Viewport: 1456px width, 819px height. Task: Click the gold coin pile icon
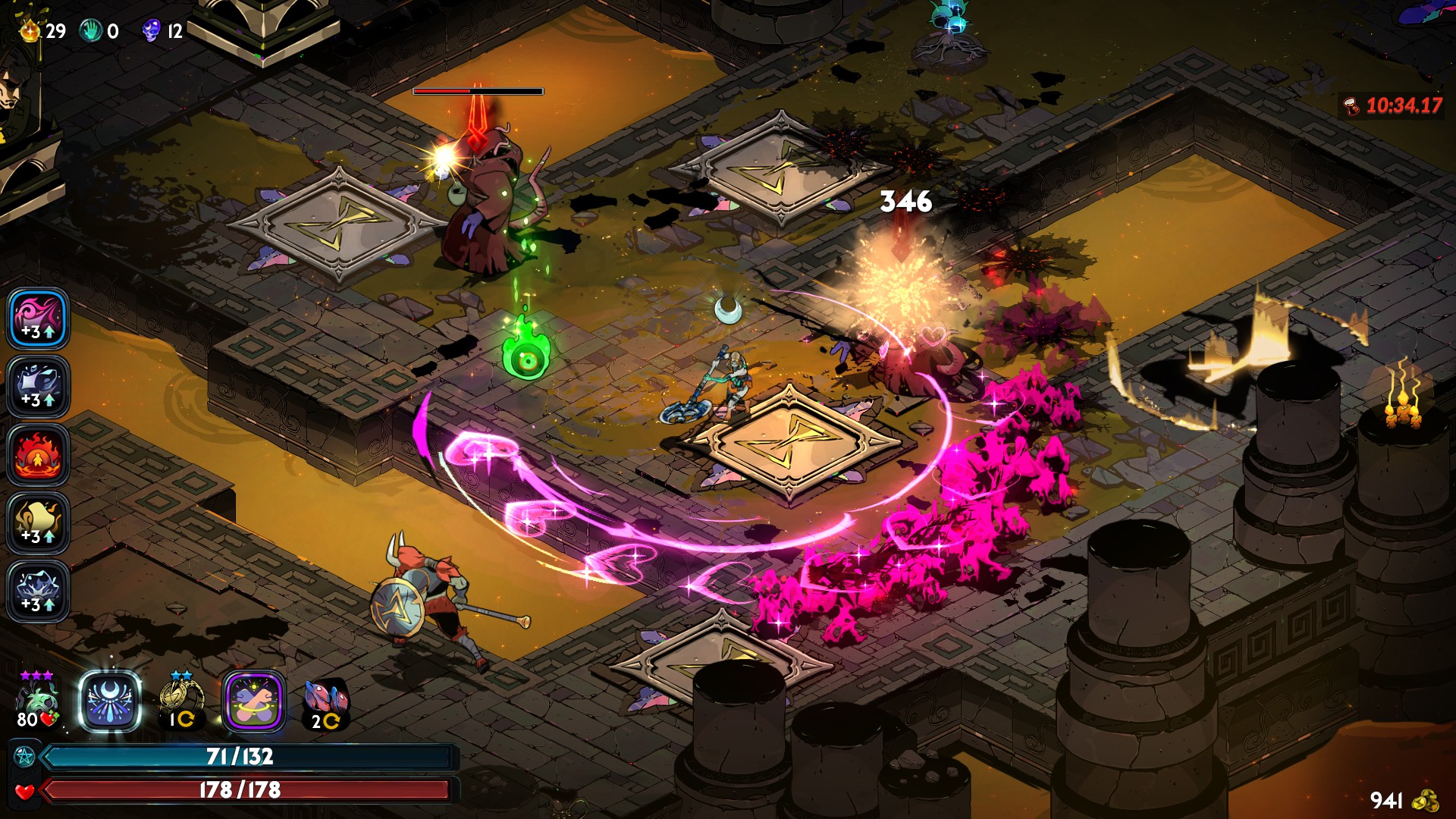click(1426, 800)
